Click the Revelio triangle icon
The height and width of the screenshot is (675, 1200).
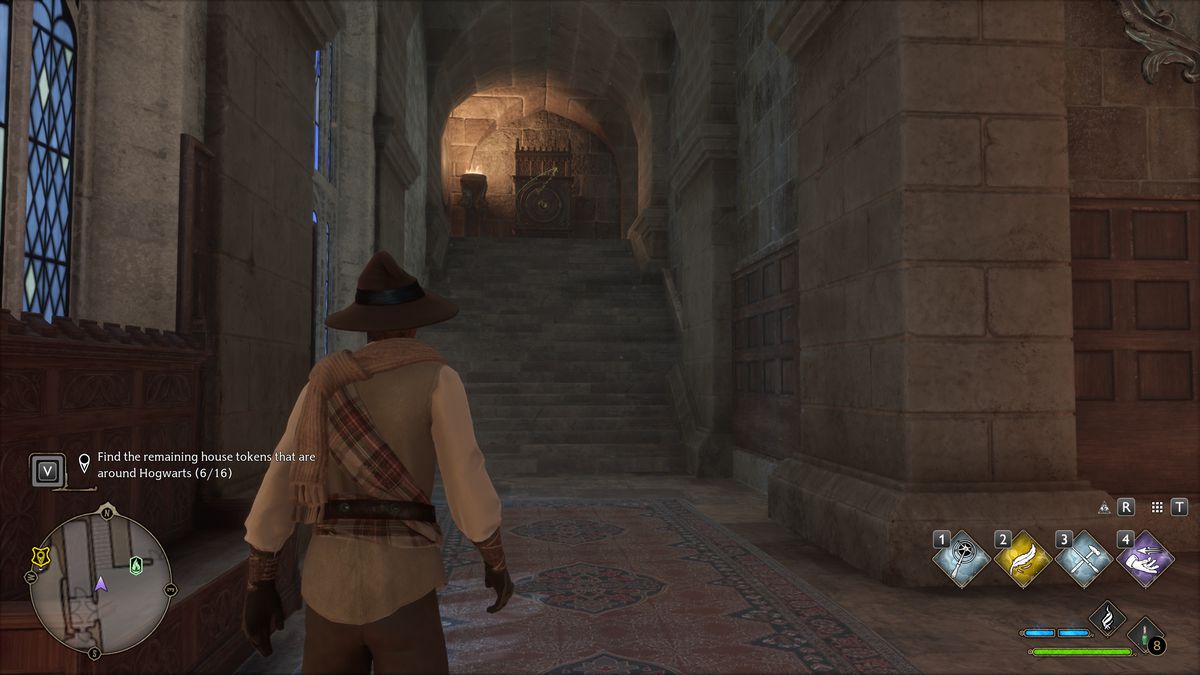[x=1104, y=508]
